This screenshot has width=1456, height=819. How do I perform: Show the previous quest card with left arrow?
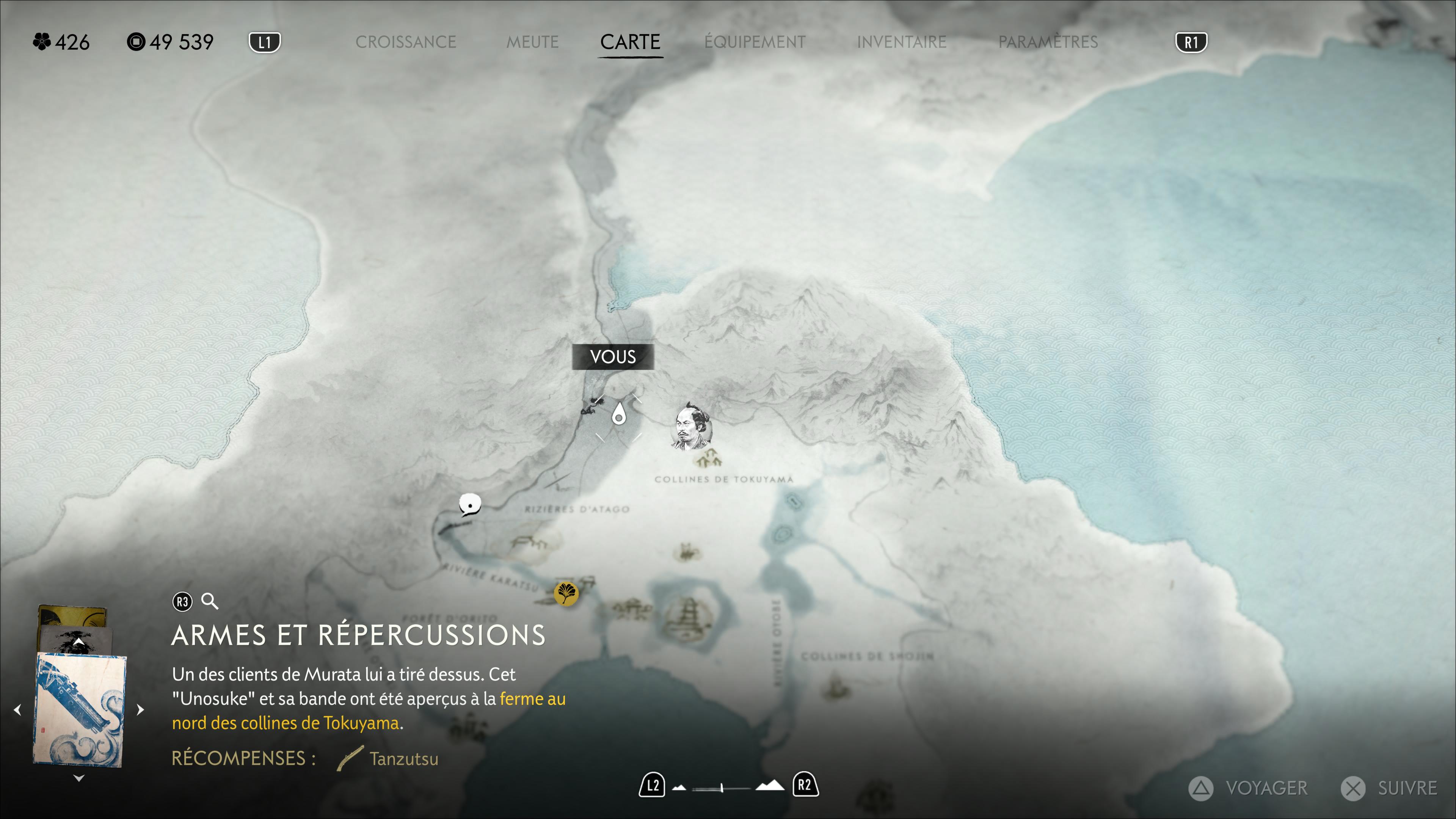[17, 710]
